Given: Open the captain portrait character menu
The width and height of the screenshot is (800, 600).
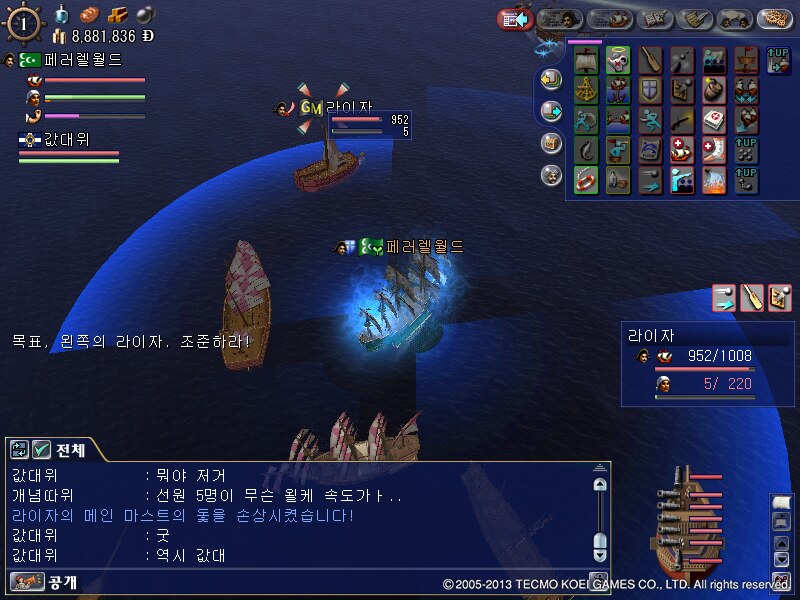Looking at the screenshot, I should pos(560,18).
